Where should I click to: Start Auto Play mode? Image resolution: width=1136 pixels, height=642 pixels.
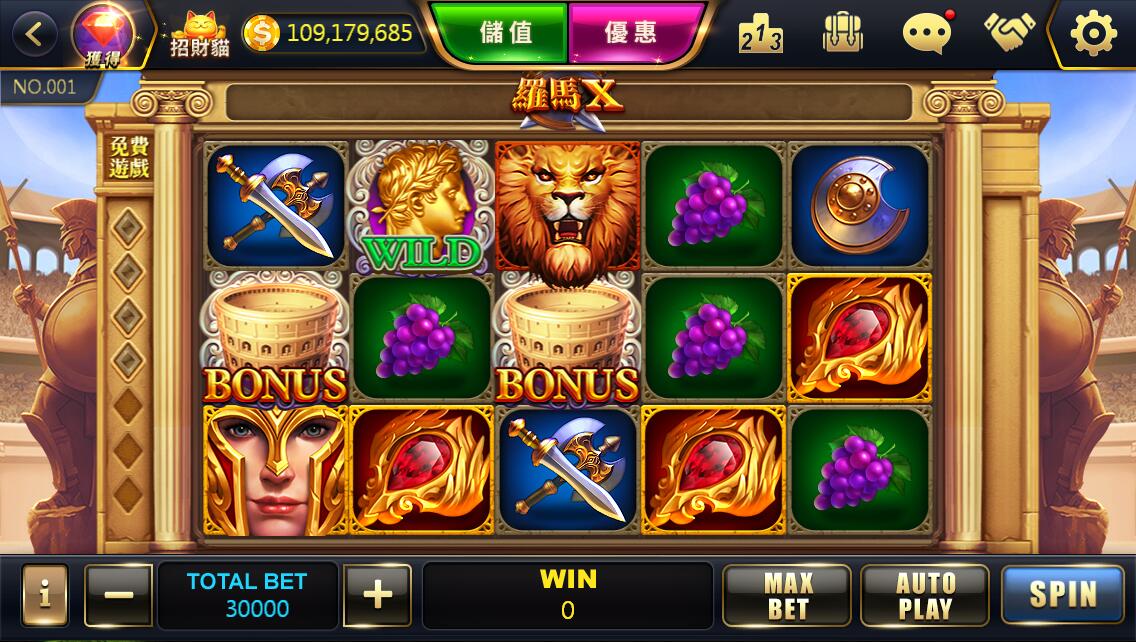tap(924, 596)
